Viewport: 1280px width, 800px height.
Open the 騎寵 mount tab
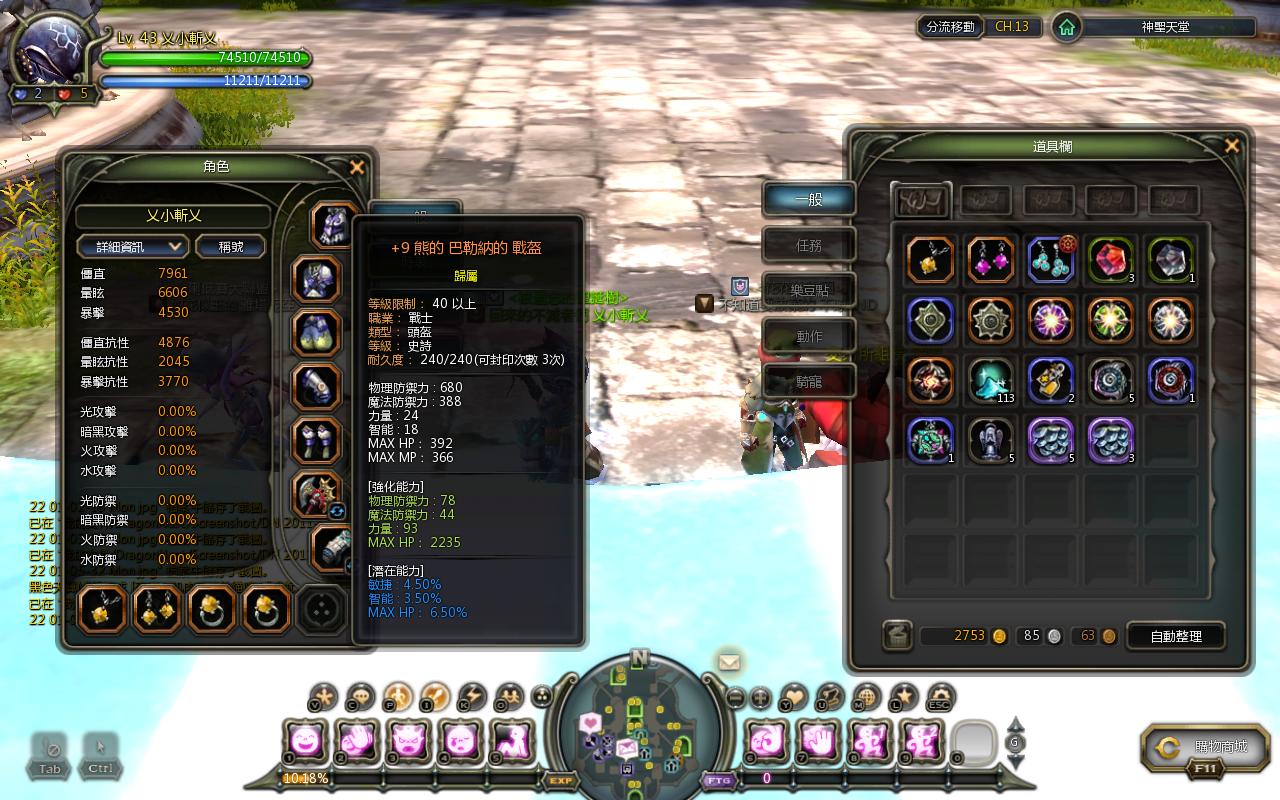[x=809, y=382]
